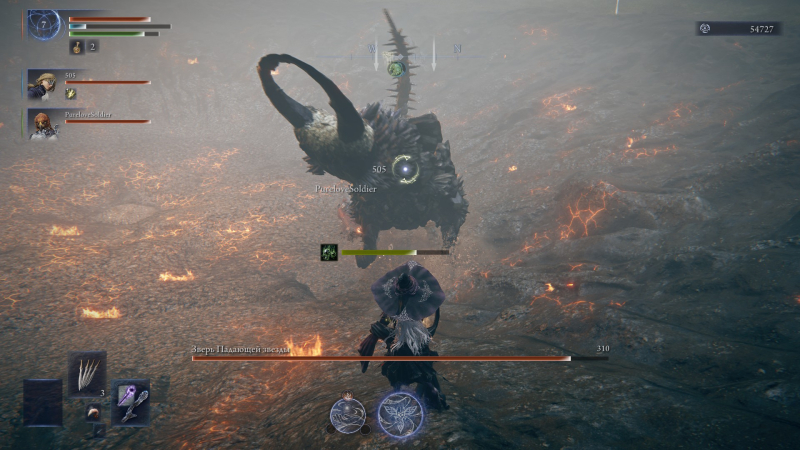Click the runes icon beside 54727

[x=707, y=29]
